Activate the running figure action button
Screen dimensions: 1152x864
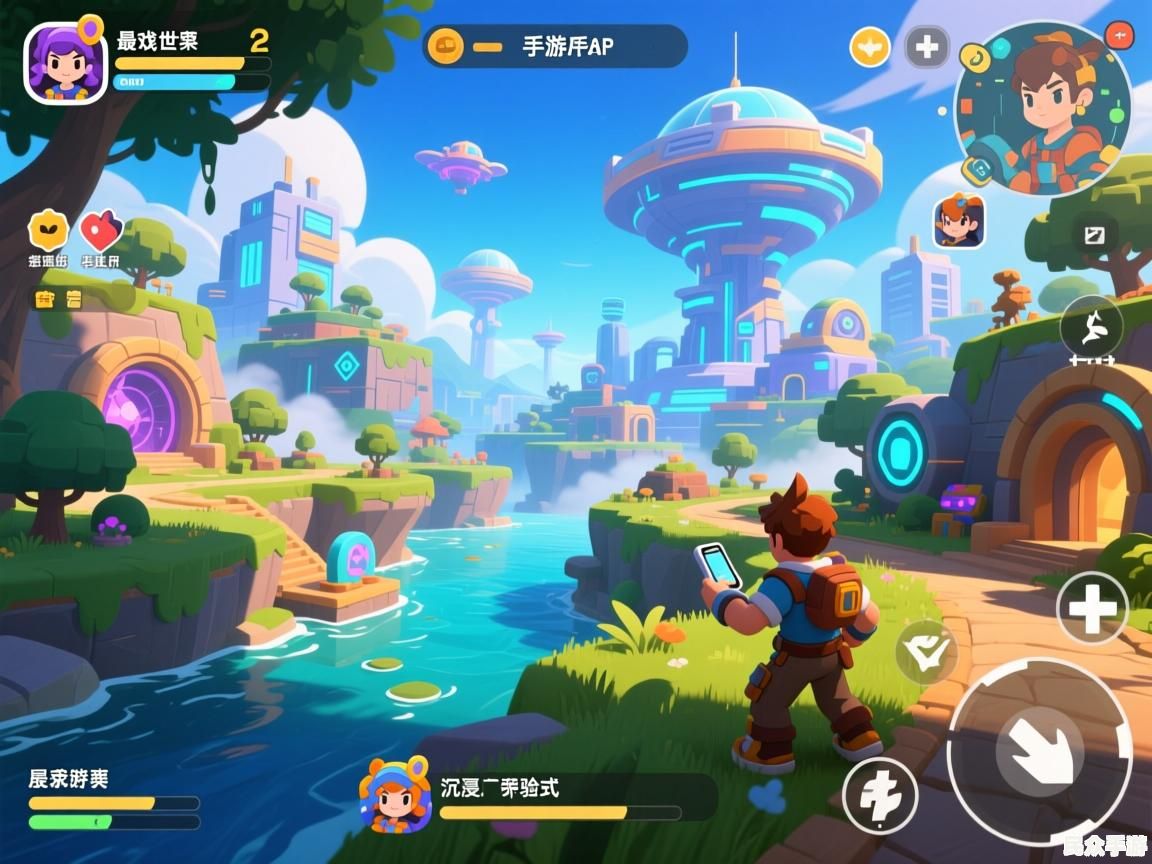coord(1091,326)
